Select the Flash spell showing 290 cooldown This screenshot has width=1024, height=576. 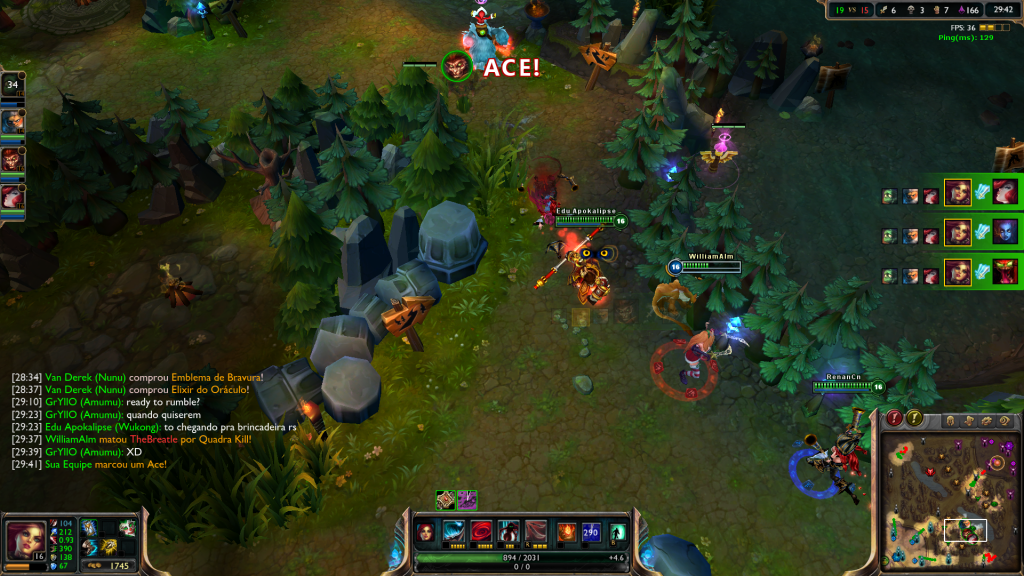click(x=593, y=531)
